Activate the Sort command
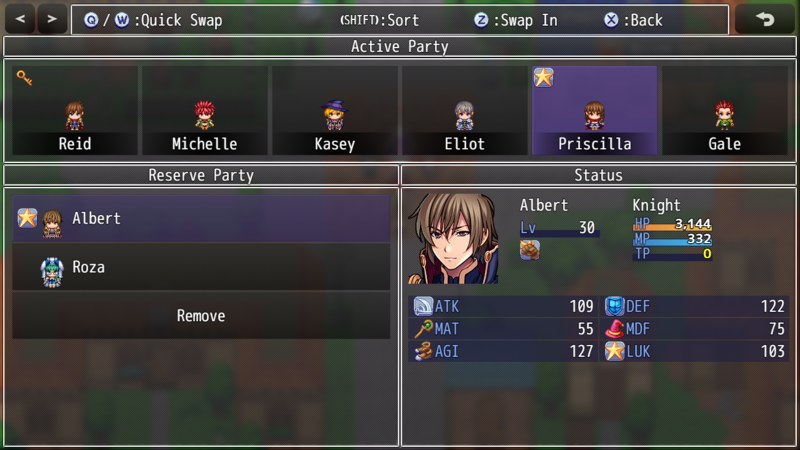This screenshot has width=800, height=450. [x=379, y=20]
